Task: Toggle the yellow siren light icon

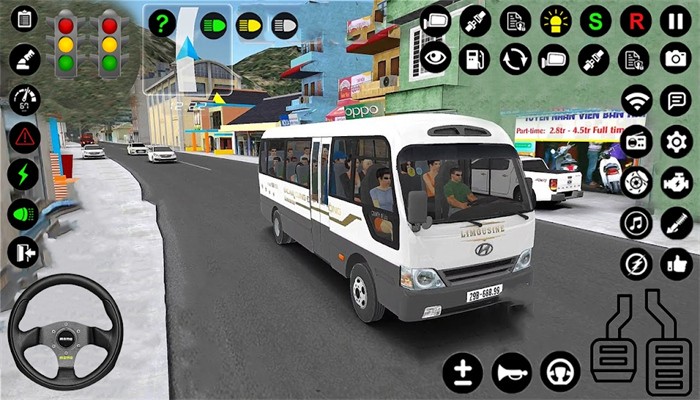Action: (x=556, y=20)
